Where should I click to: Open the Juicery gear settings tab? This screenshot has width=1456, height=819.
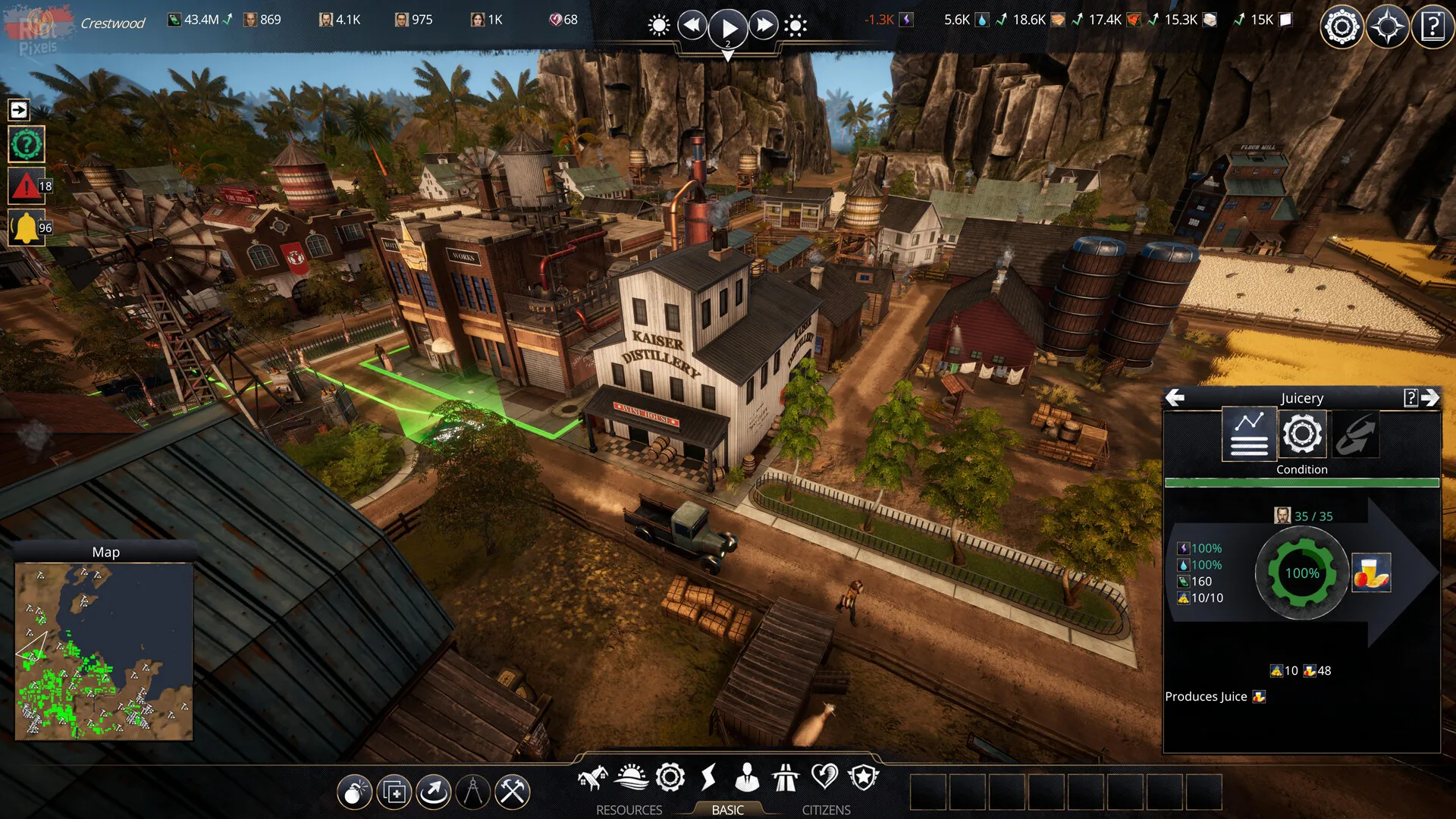(x=1302, y=434)
